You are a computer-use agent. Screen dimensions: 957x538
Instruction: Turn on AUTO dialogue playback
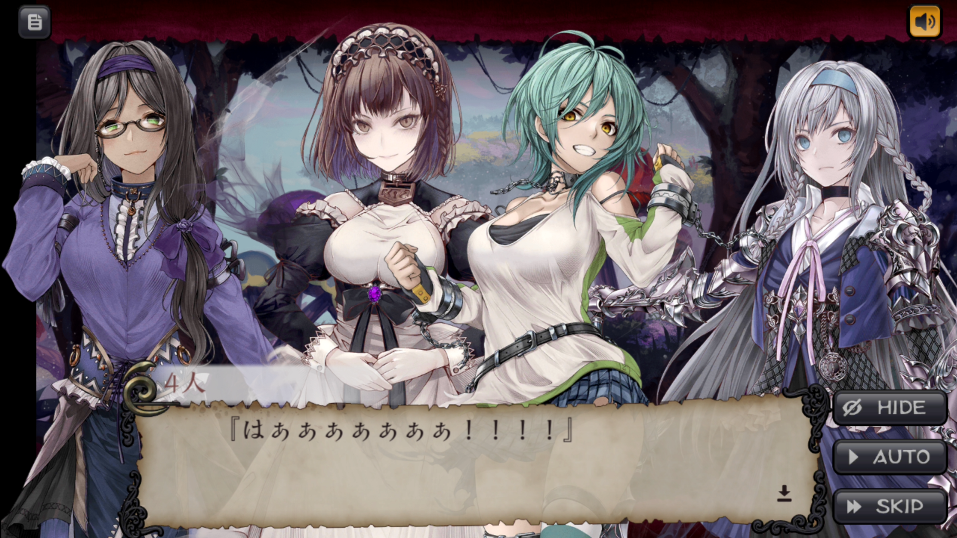click(889, 457)
